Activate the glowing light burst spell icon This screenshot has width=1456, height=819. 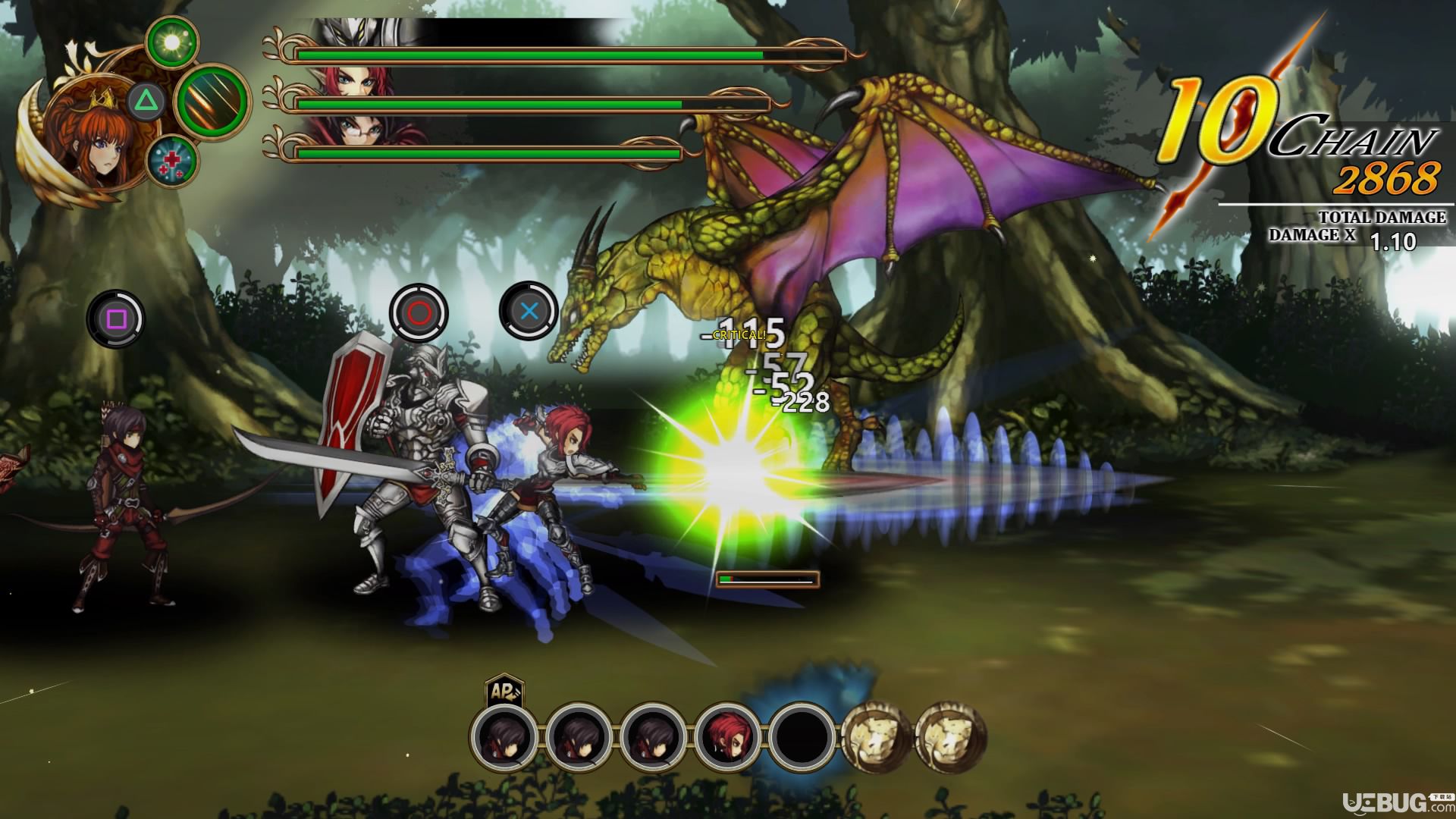pyautogui.click(x=172, y=42)
